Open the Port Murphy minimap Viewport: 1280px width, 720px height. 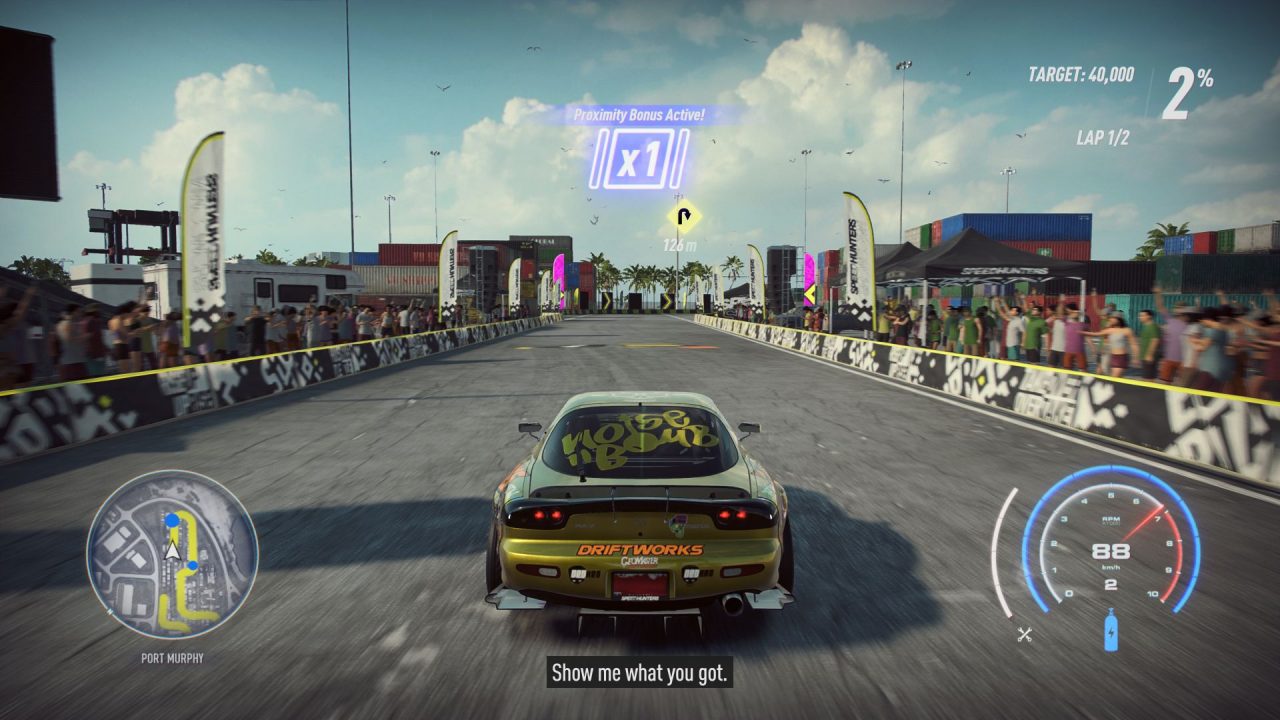click(172, 555)
